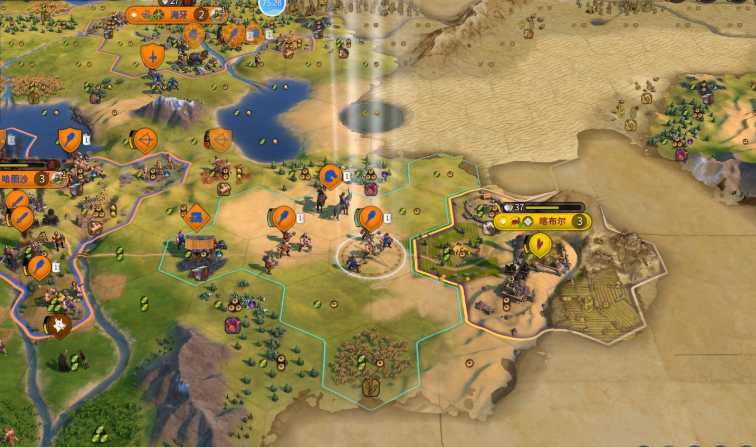The image size is (756, 447).
Task: Select the orange sword shield unit flag
Action: click(x=152, y=56)
